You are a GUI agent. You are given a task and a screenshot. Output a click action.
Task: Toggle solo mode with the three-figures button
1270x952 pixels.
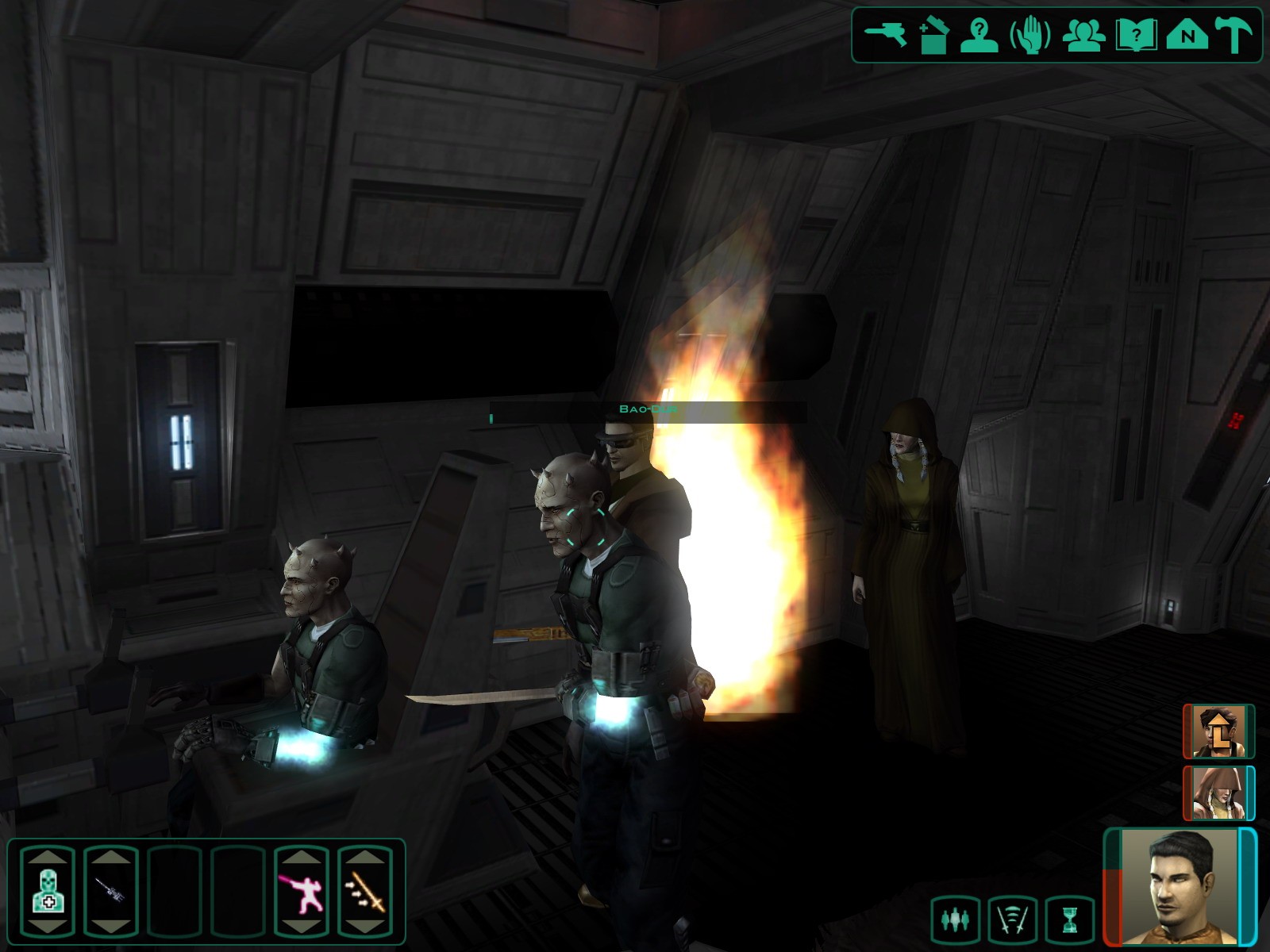[955, 919]
